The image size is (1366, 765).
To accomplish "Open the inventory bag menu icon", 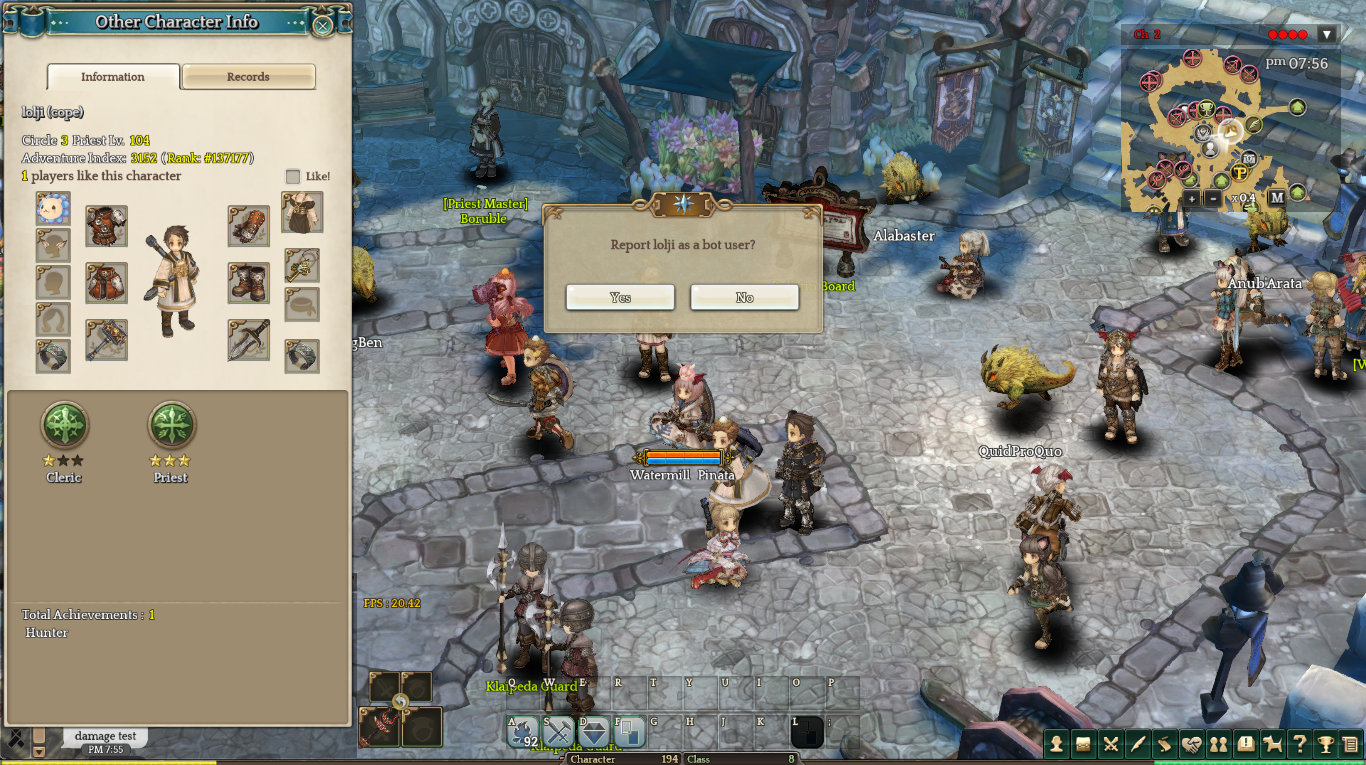I will coord(1083,743).
